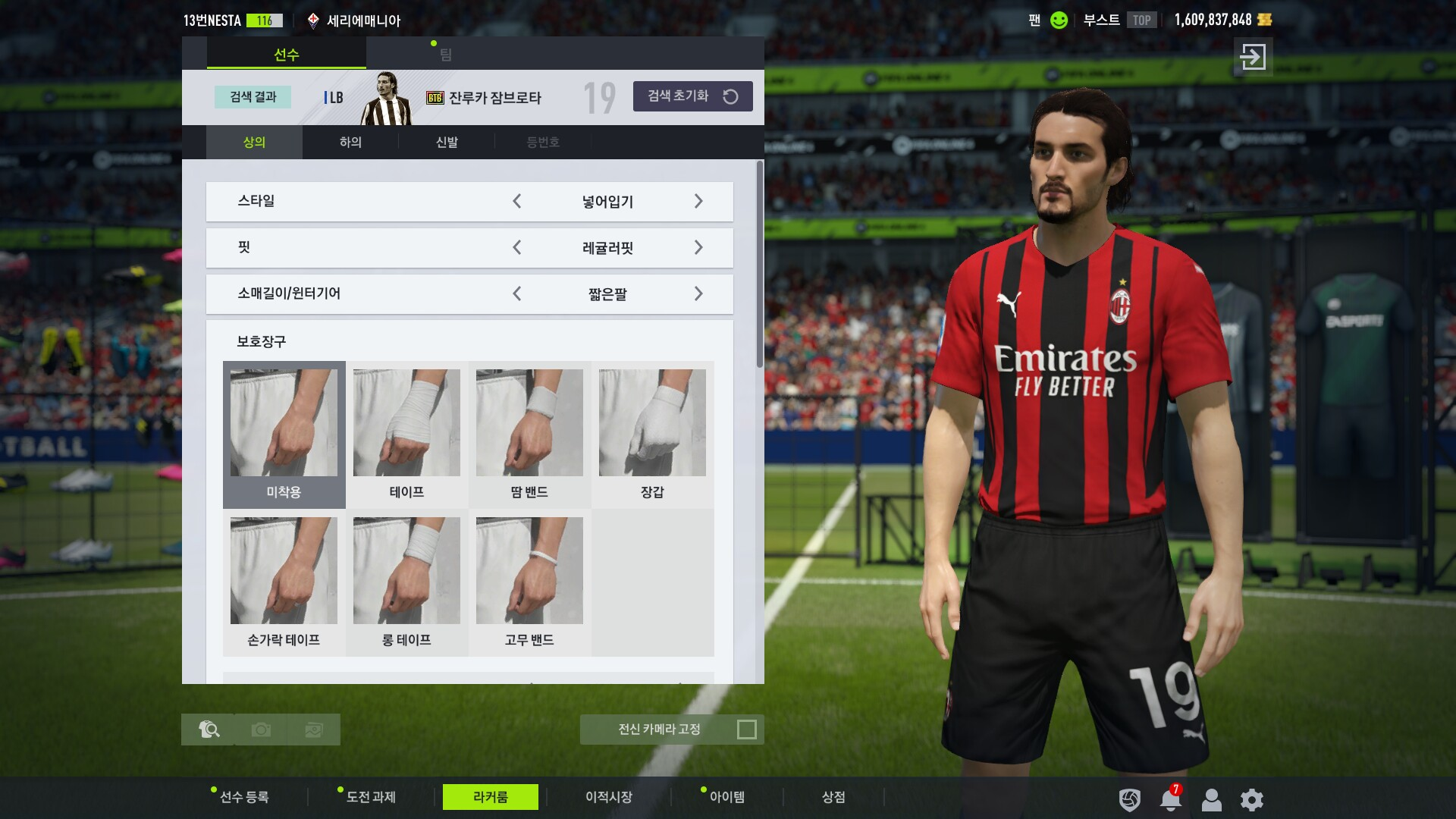1456x819 pixels.
Task: Click left arrow for 핏 option
Action: tap(517, 247)
